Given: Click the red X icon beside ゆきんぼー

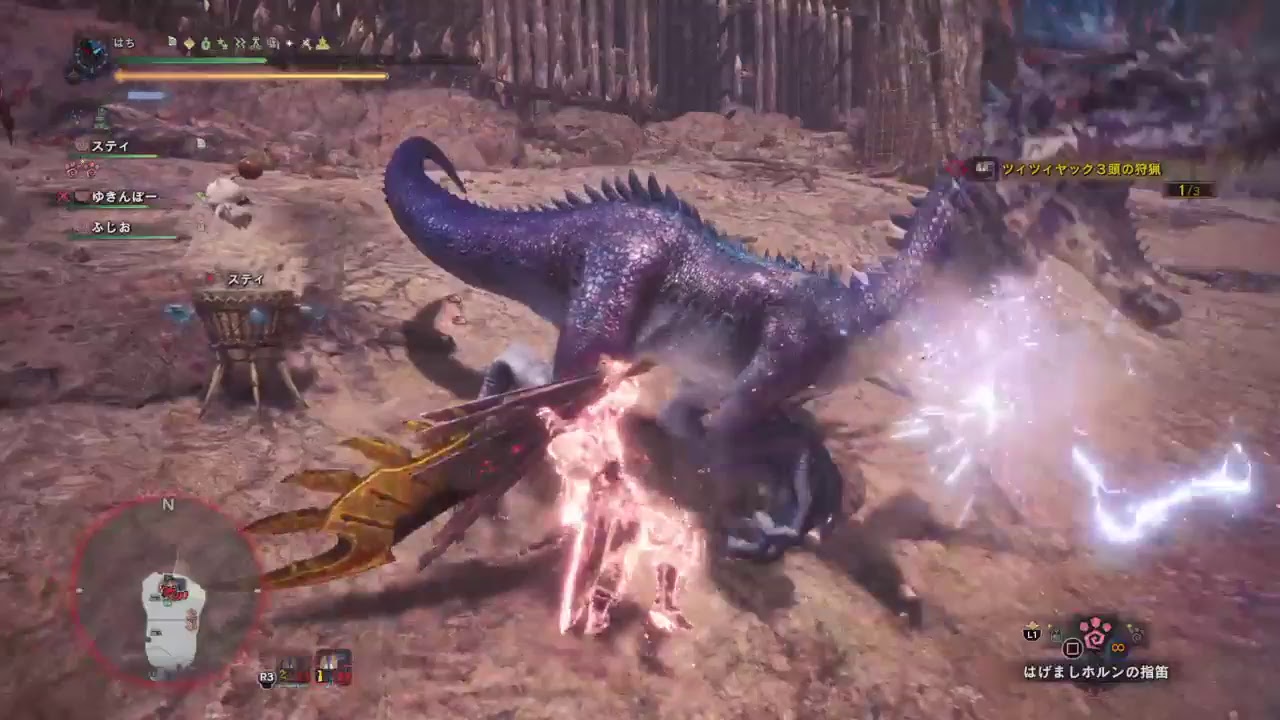Looking at the screenshot, I should [63, 196].
